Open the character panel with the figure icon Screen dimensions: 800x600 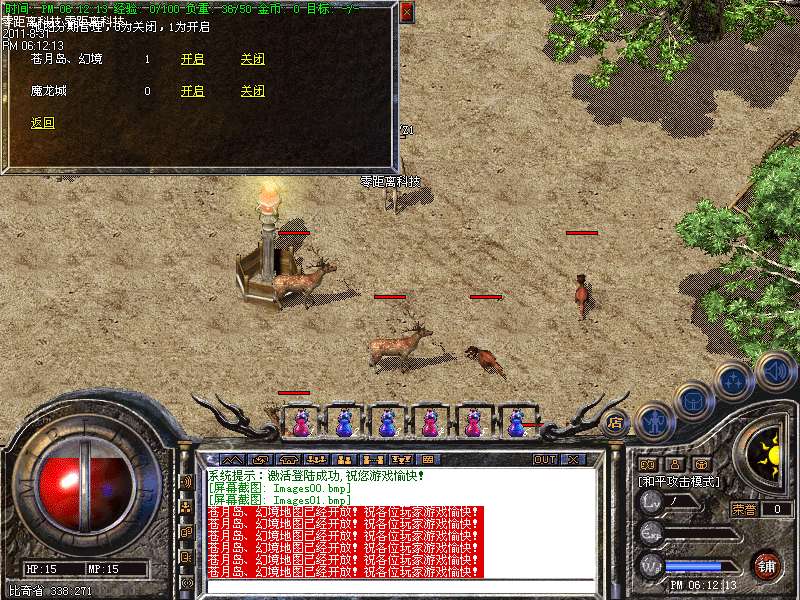tap(655, 421)
